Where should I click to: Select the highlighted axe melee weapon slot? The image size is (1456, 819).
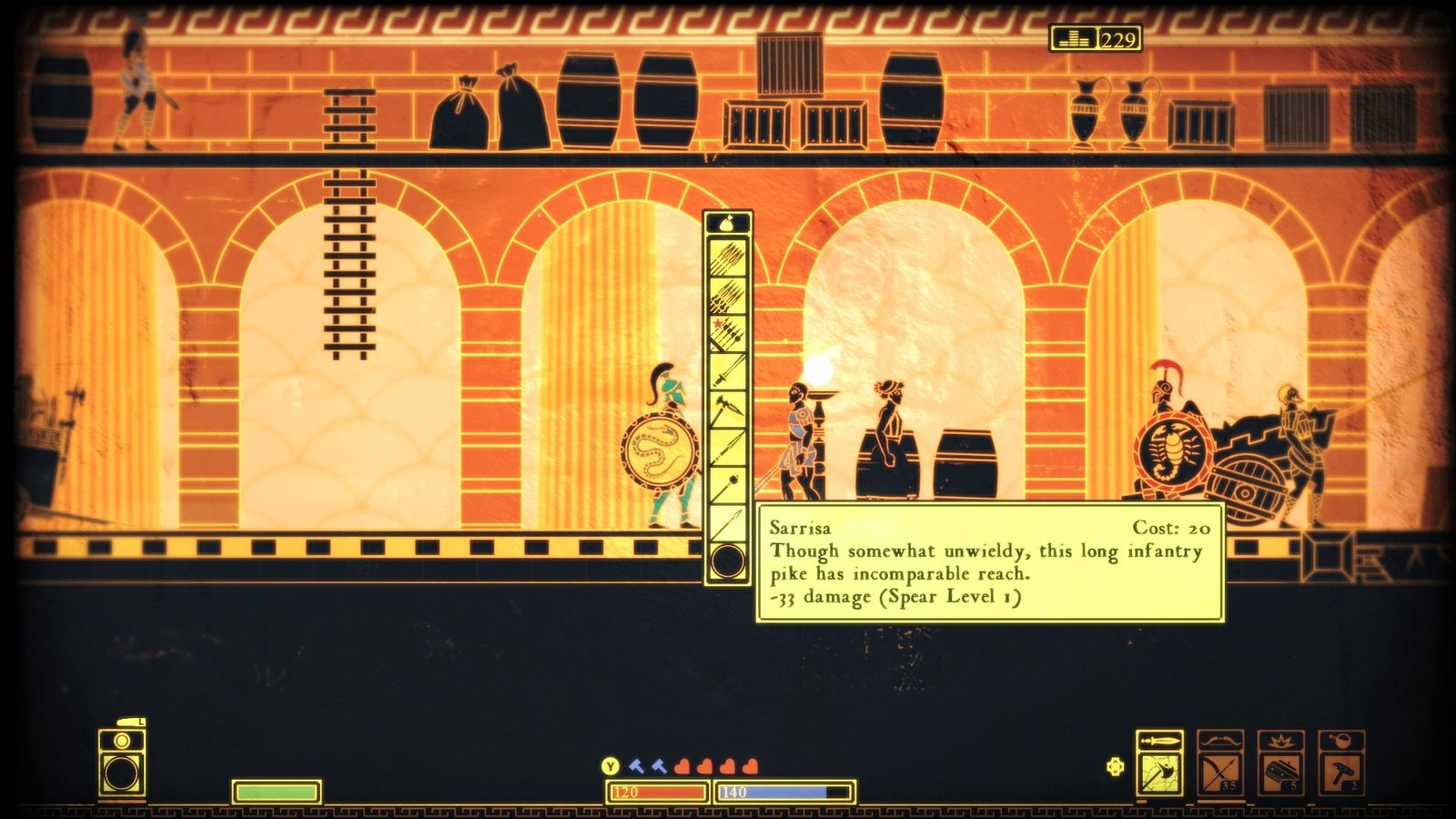tap(1160, 773)
